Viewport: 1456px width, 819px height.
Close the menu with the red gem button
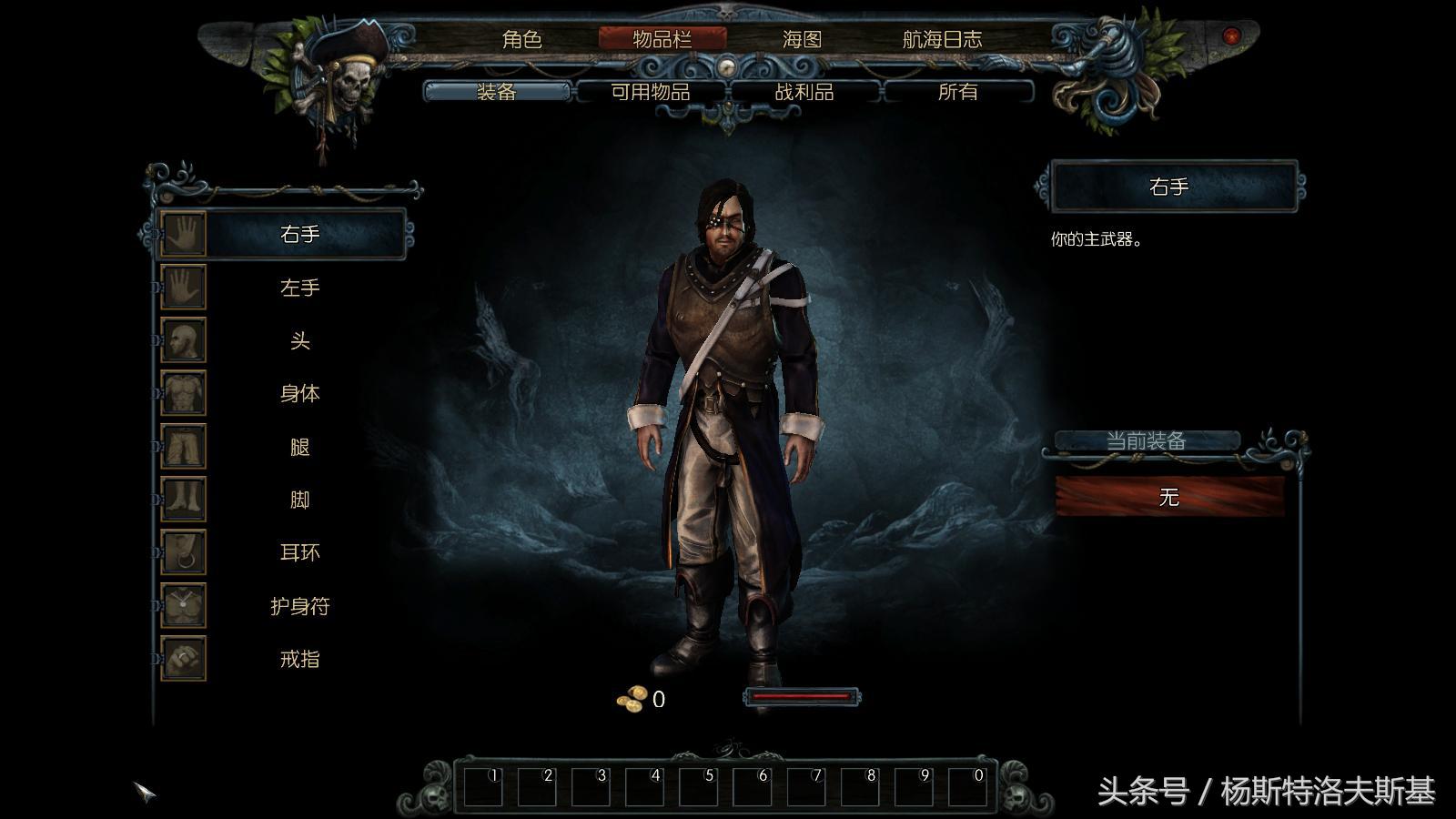pyautogui.click(x=1231, y=35)
